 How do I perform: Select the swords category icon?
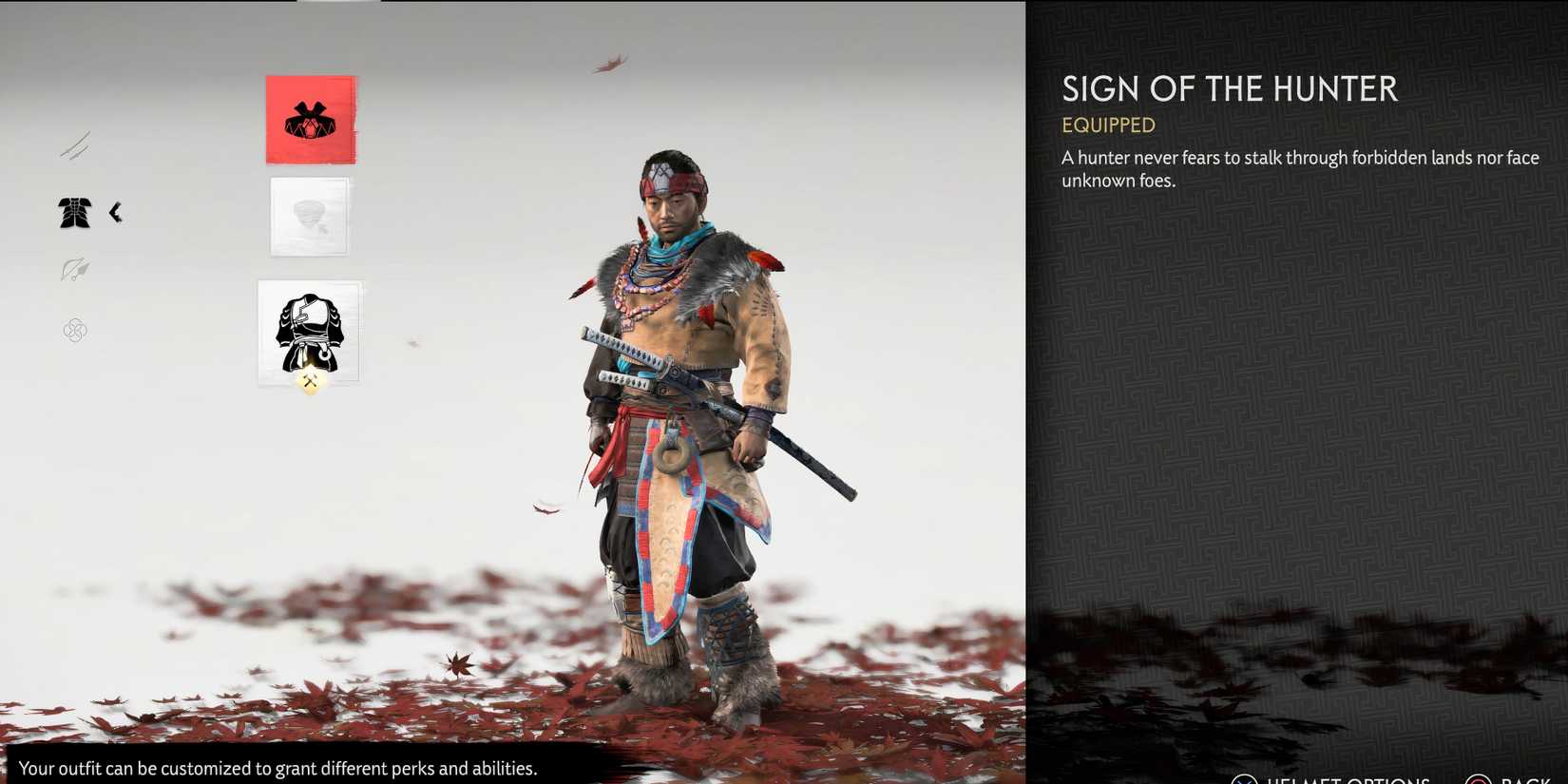(75, 144)
